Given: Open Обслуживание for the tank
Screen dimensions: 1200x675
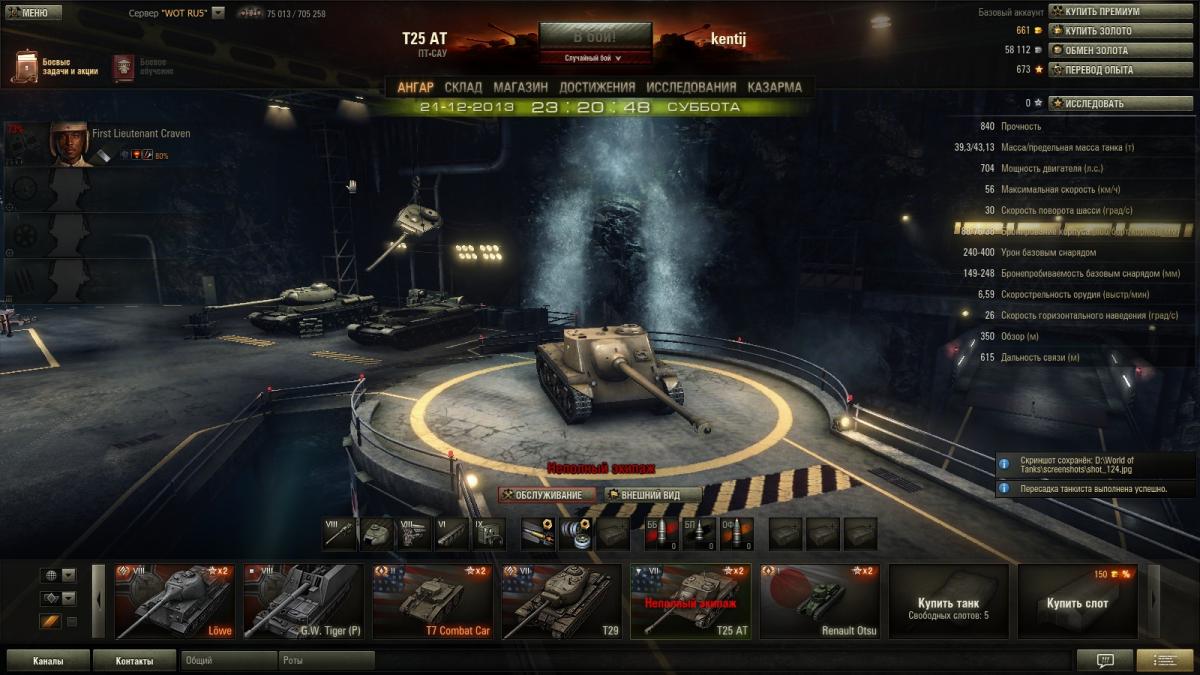Looking at the screenshot, I should click(x=548, y=495).
